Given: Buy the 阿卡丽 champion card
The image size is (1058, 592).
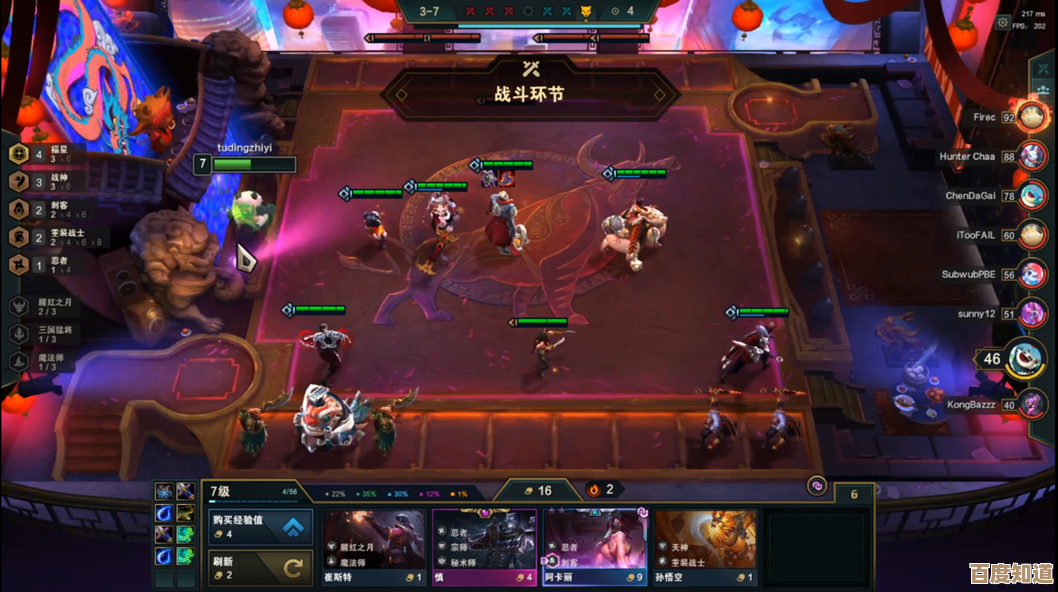Looking at the screenshot, I should click(594, 547).
